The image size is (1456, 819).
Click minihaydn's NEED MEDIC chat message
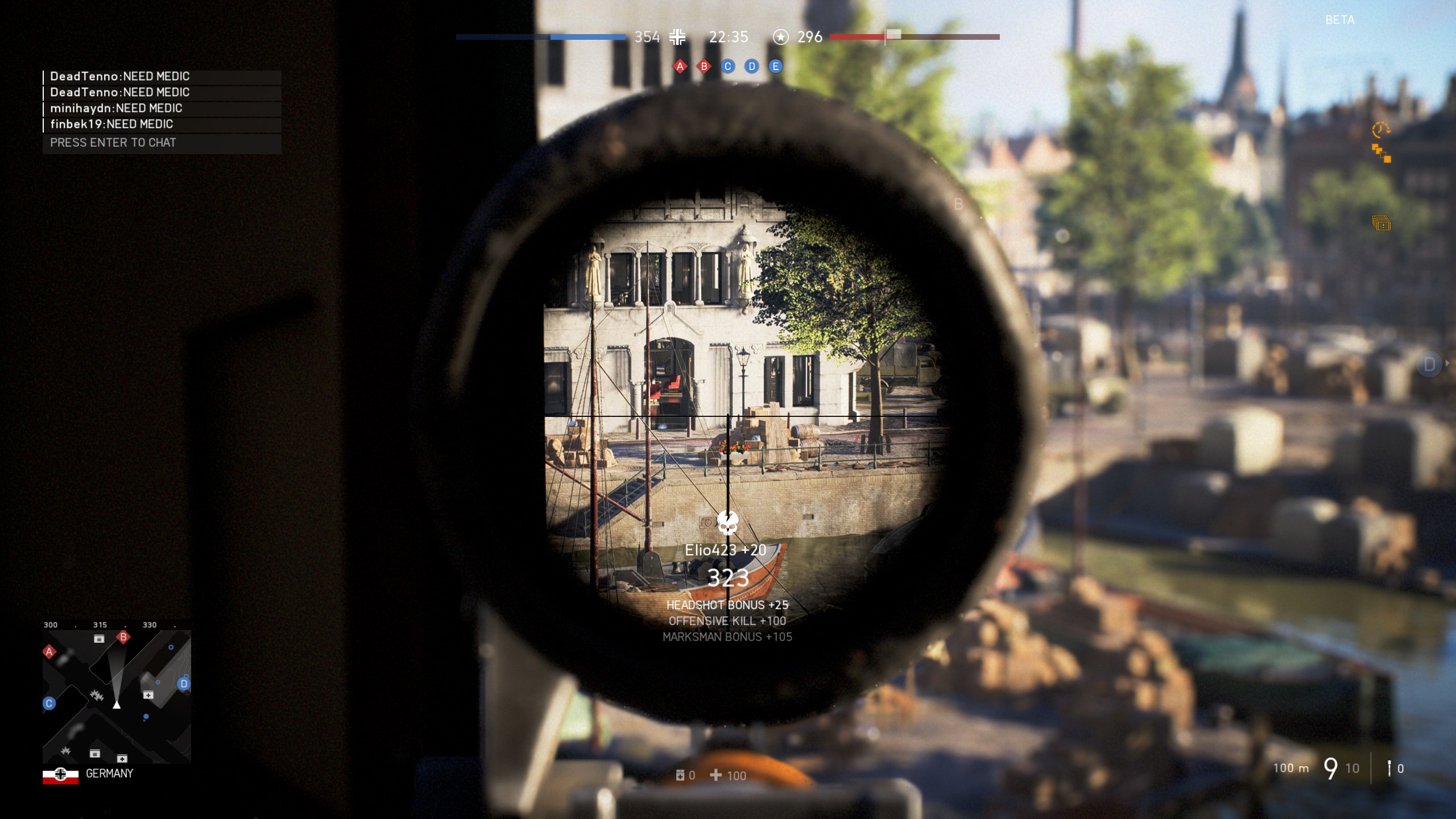(x=116, y=109)
